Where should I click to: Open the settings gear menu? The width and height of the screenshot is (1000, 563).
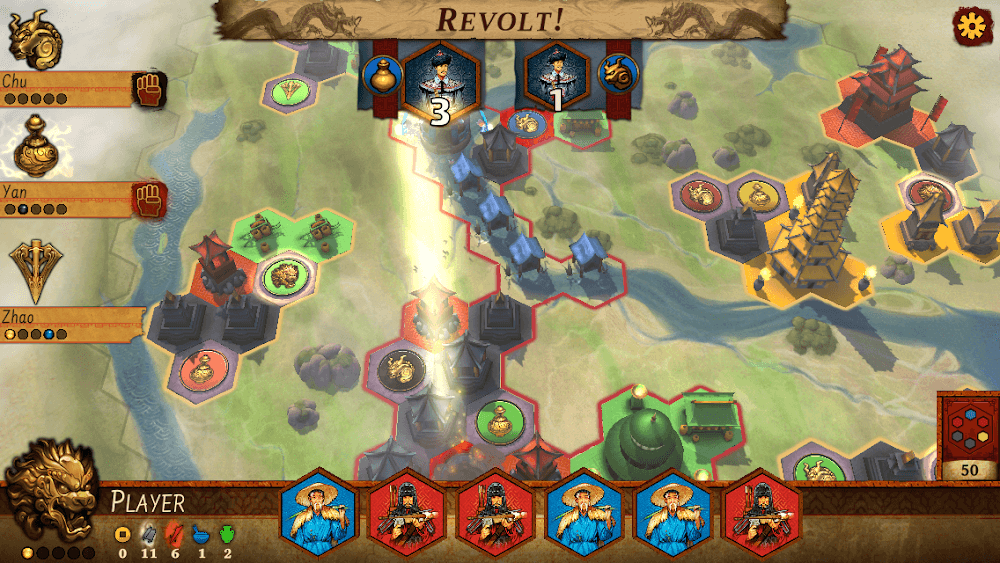(970, 26)
